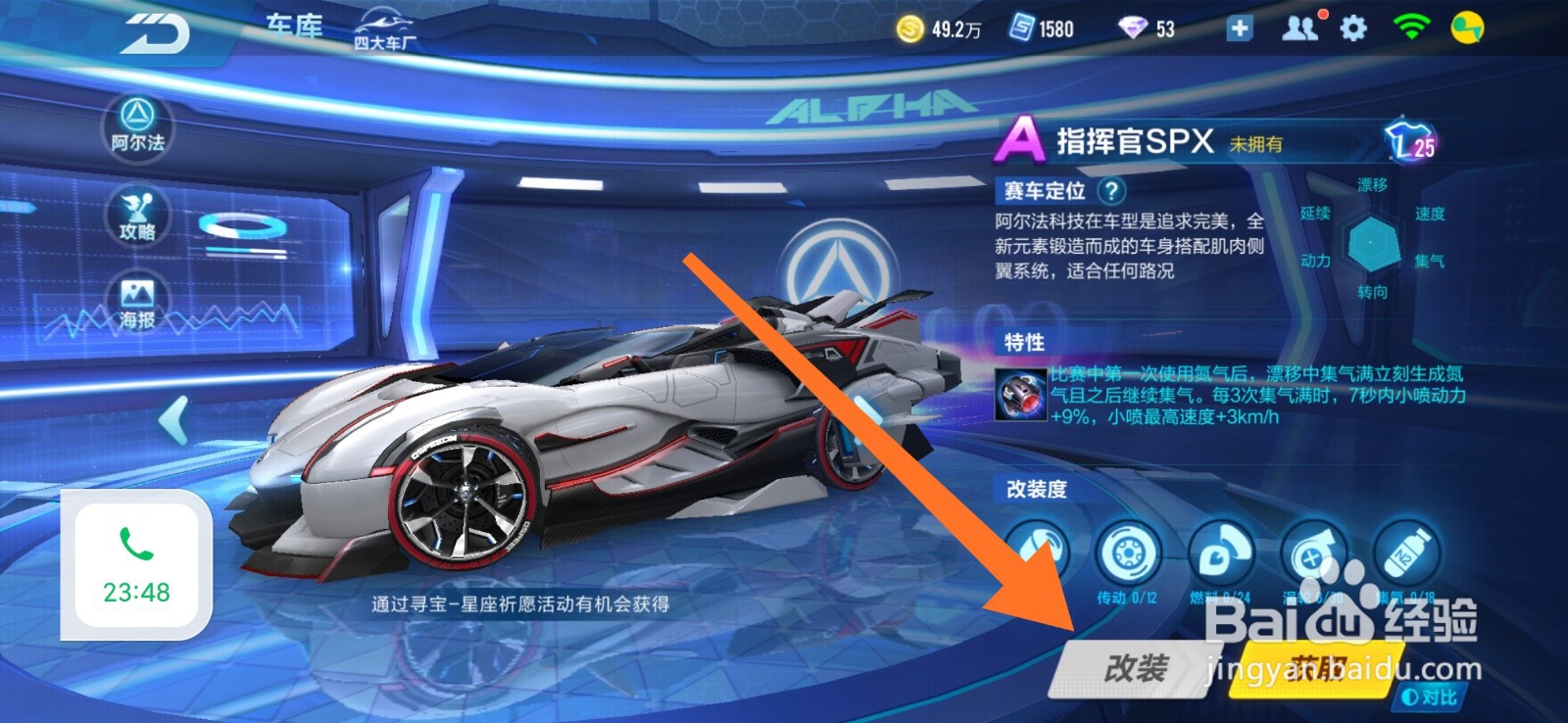
Task: Open the 燃料 fuel upgrade icon
Action: pos(1220,549)
